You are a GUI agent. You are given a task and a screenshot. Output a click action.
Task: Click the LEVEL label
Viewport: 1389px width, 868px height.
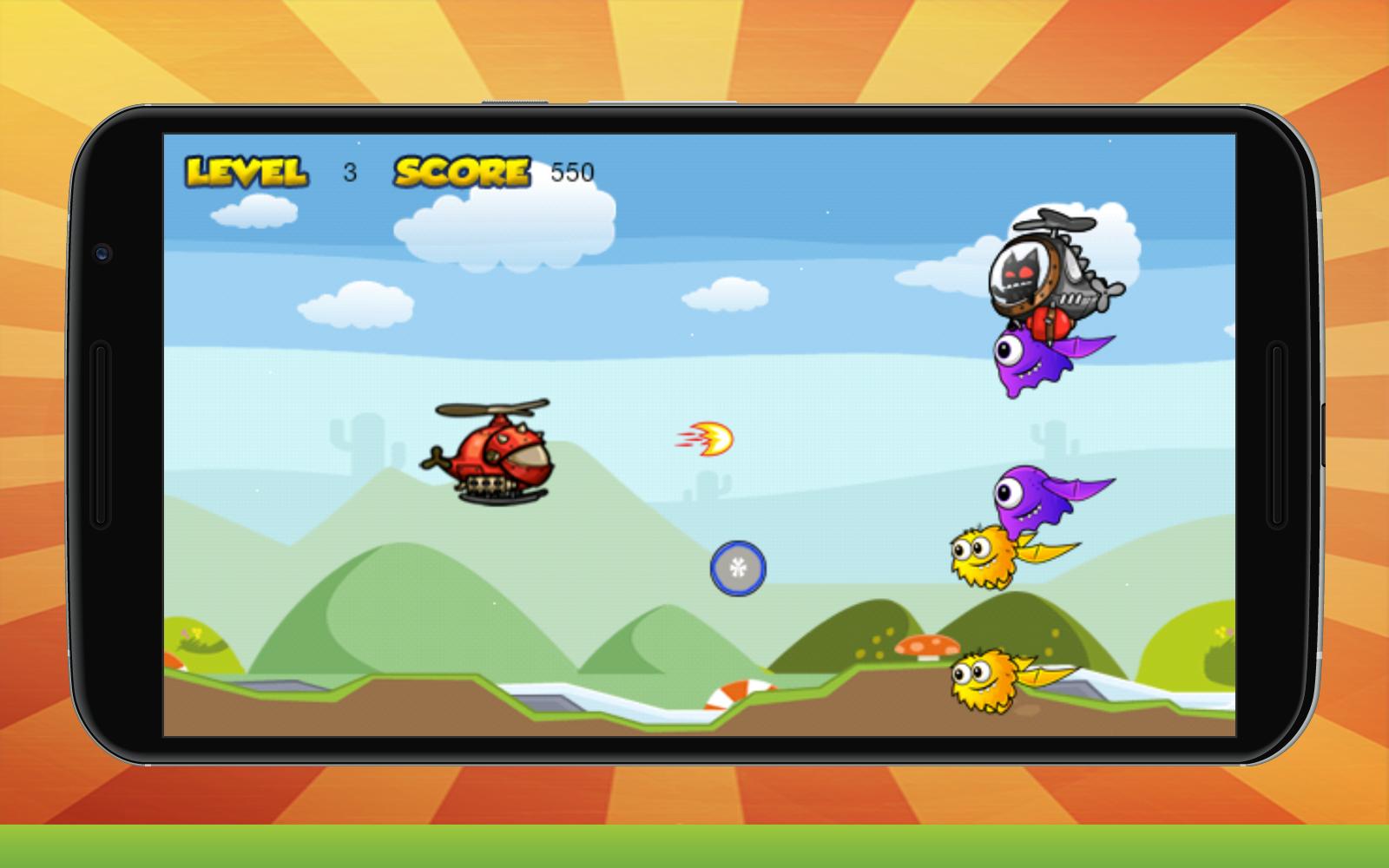[246, 170]
